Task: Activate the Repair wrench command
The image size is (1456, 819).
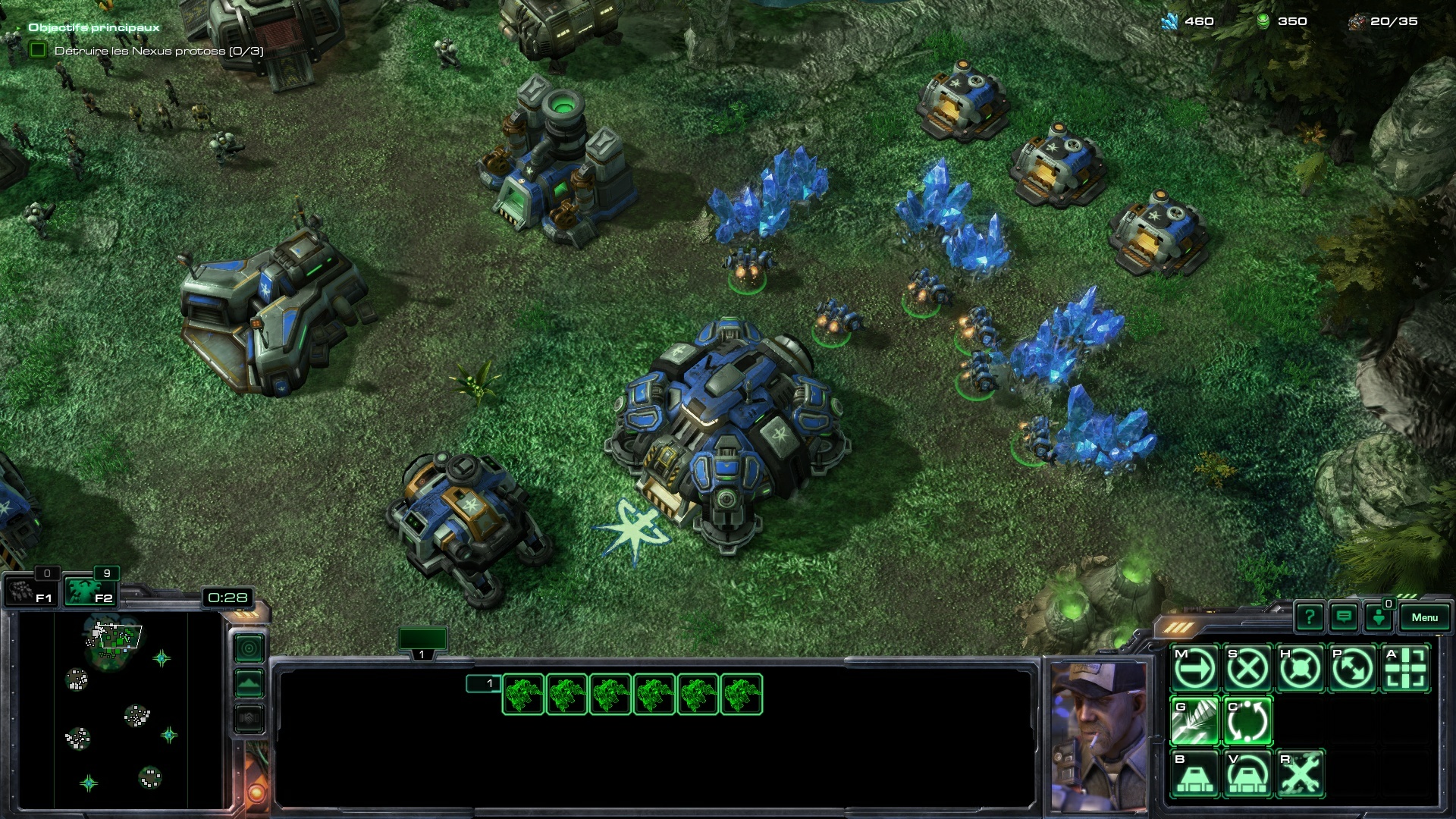Action: (1300, 773)
